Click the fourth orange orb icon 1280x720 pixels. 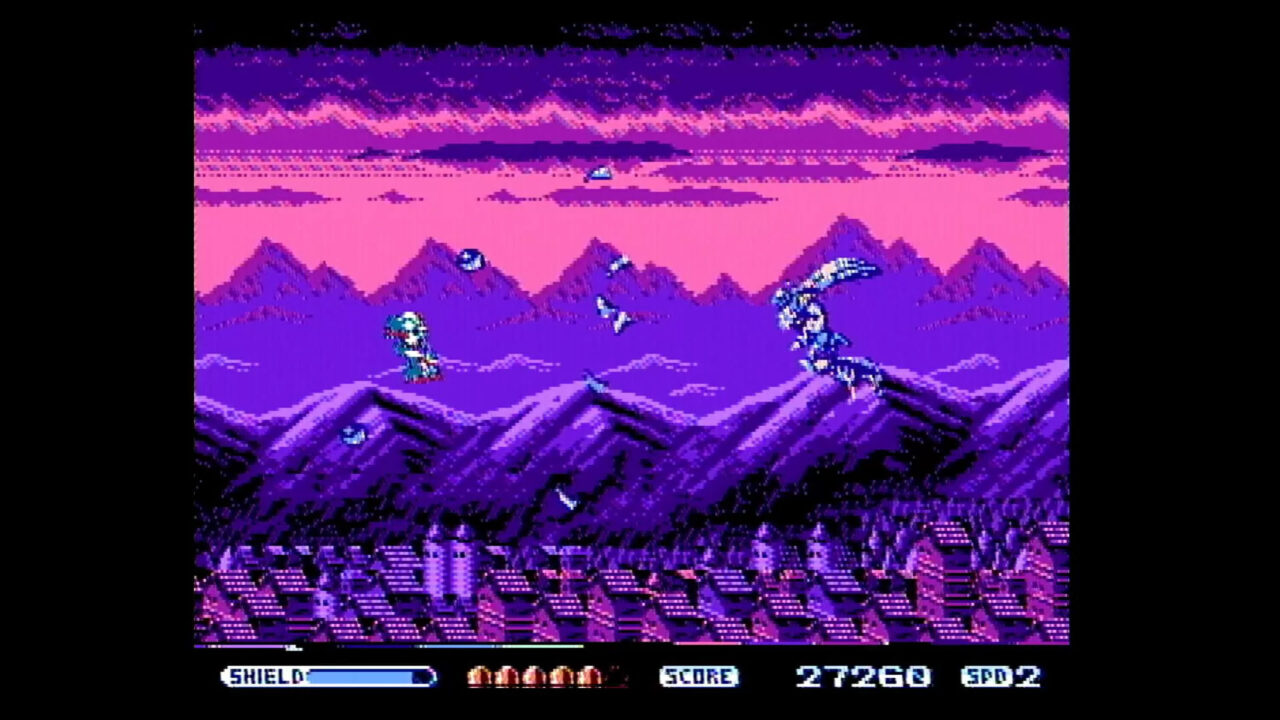pyautogui.click(x=561, y=677)
